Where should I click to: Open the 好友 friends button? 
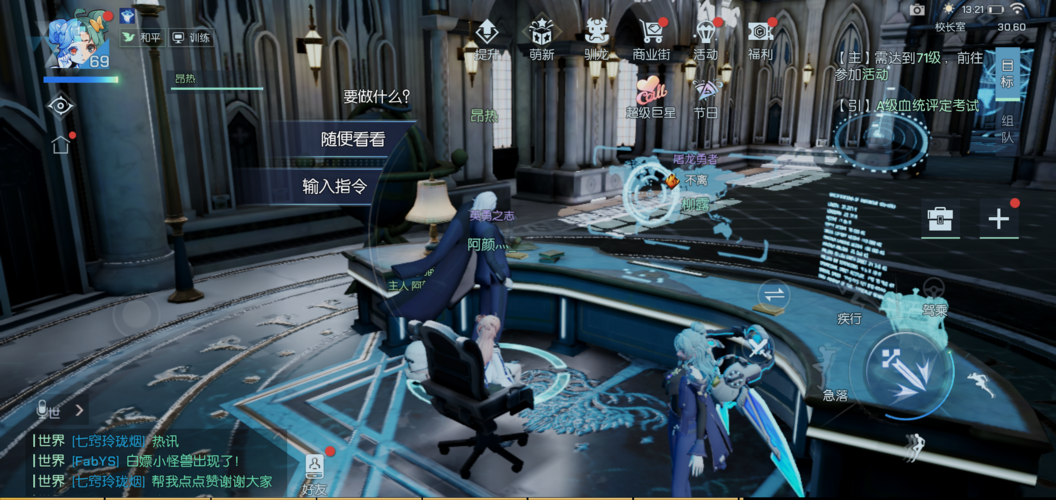pos(314,472)
